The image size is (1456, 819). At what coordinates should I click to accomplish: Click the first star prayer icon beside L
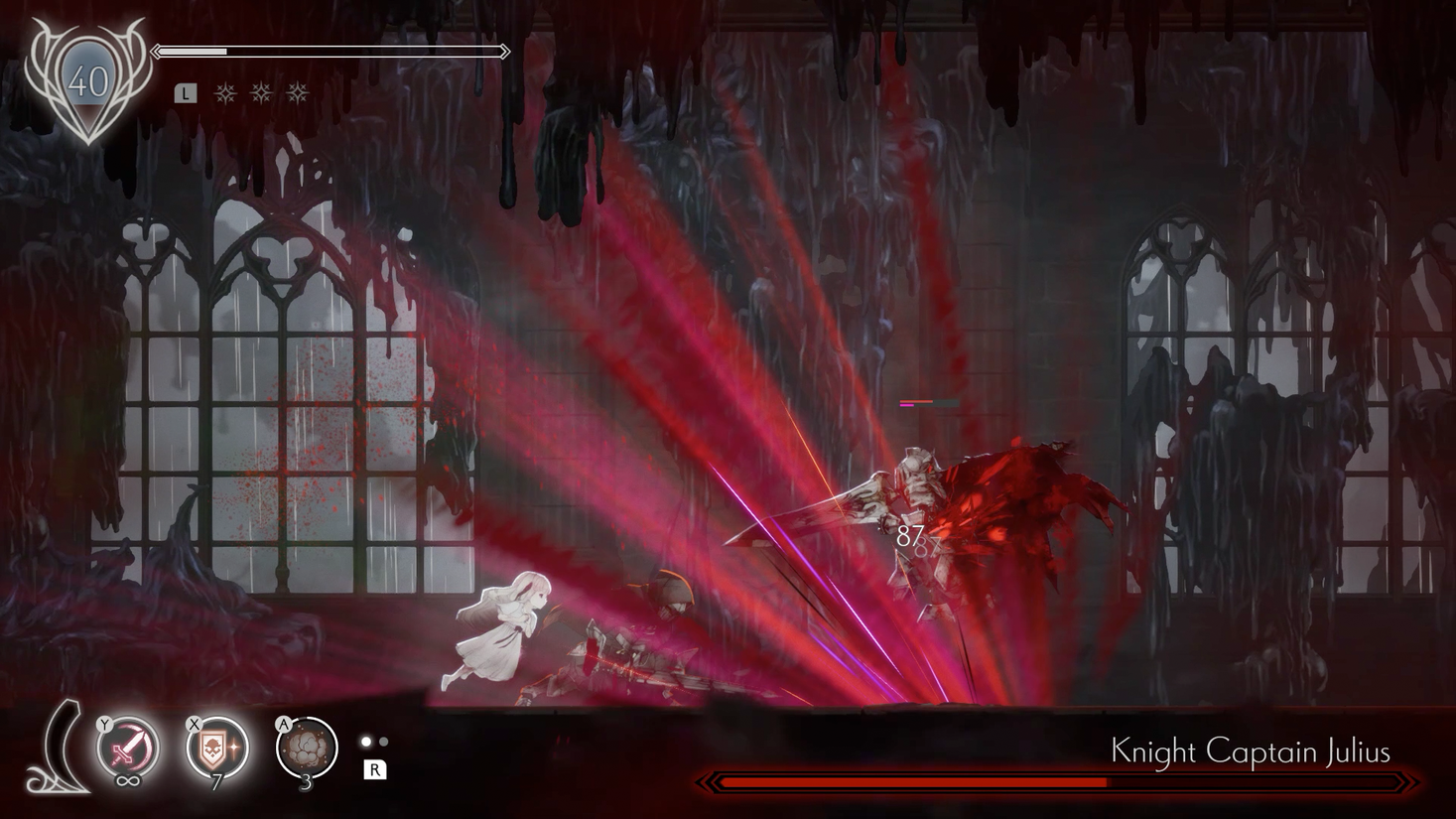[226, 94]
